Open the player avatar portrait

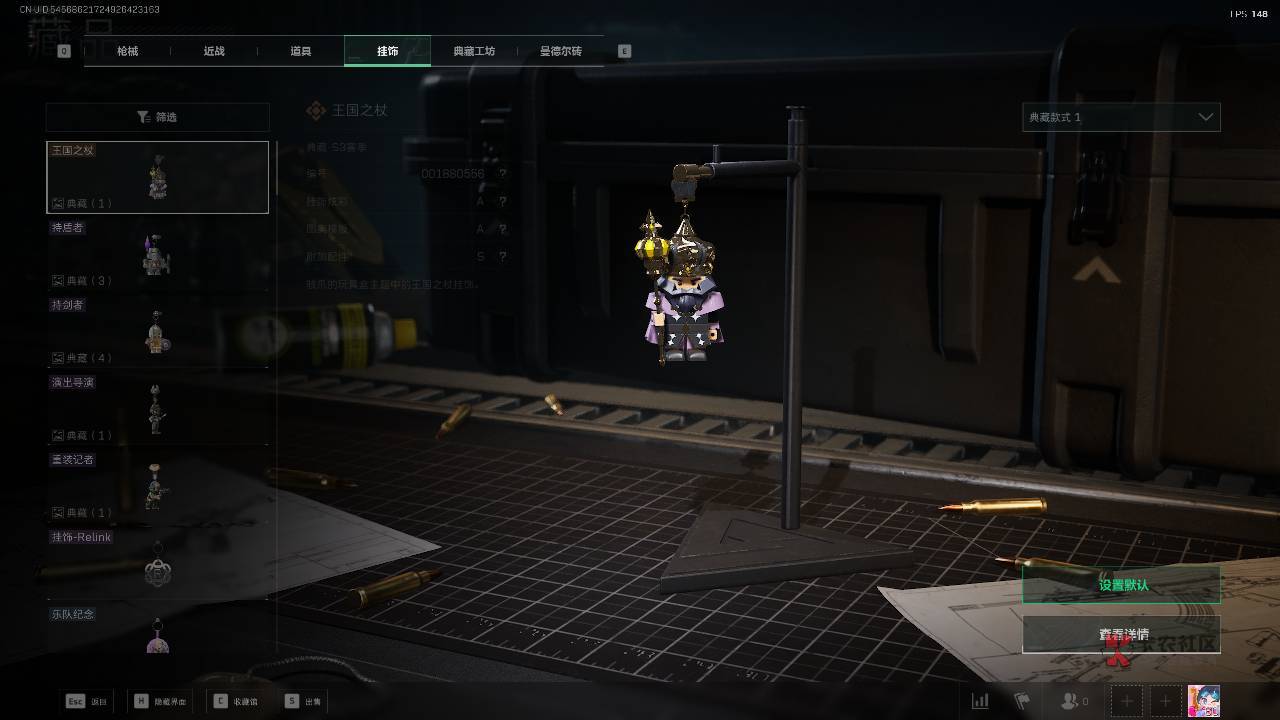(x=1203, y=701)
